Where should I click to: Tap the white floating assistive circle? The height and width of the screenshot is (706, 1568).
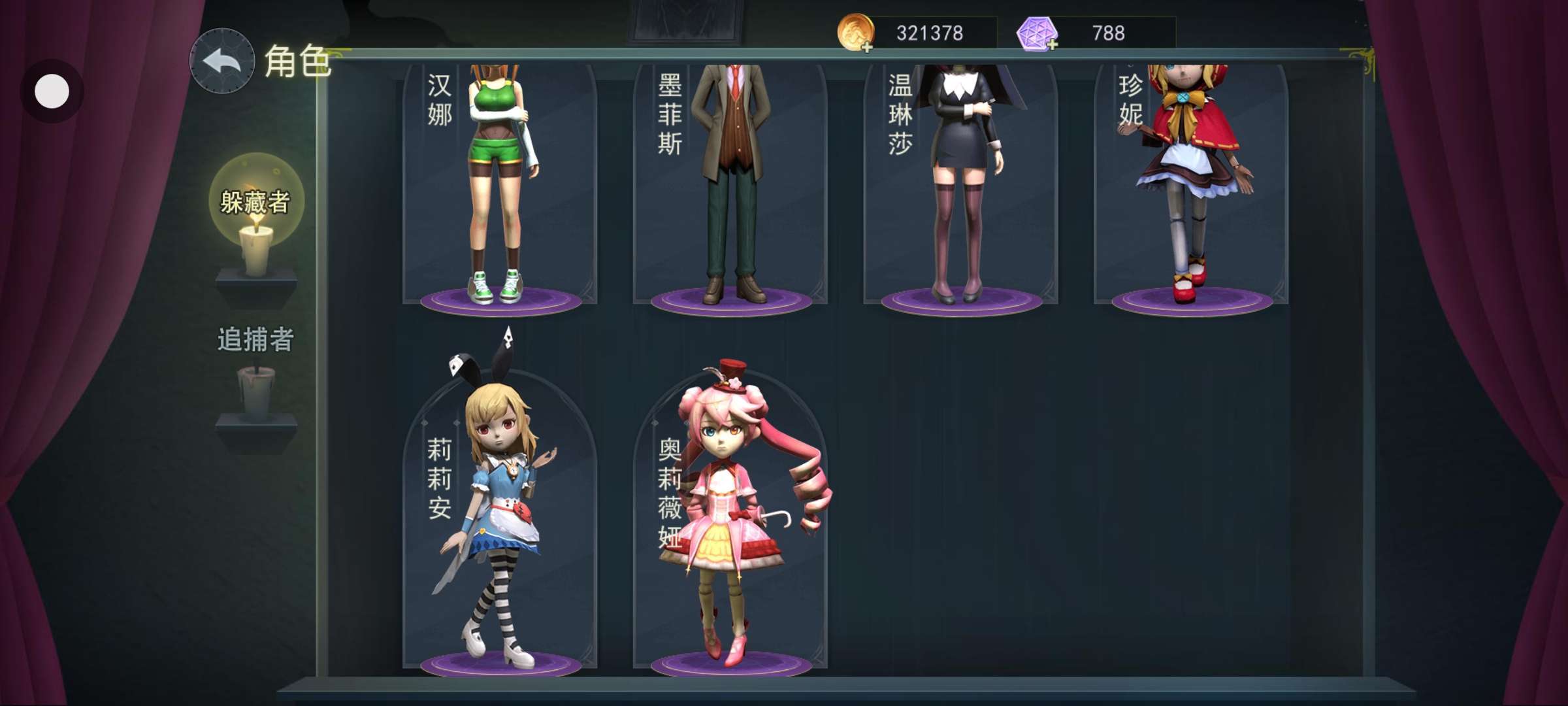[52, 91]
